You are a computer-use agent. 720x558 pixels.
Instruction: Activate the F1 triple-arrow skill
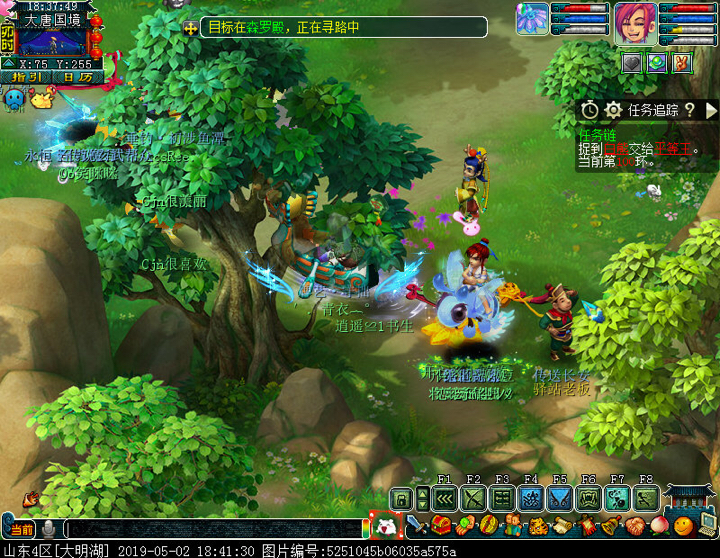click(x=445, y=498)
